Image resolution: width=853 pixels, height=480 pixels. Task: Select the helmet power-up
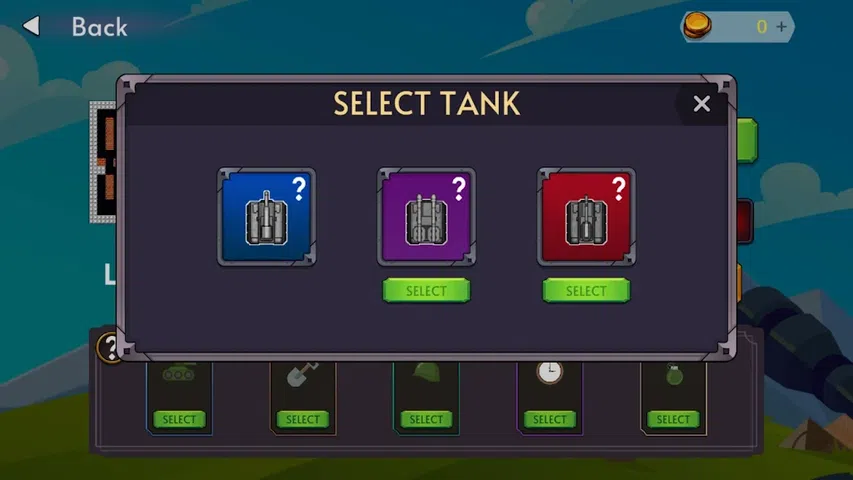tap(426, 419)
